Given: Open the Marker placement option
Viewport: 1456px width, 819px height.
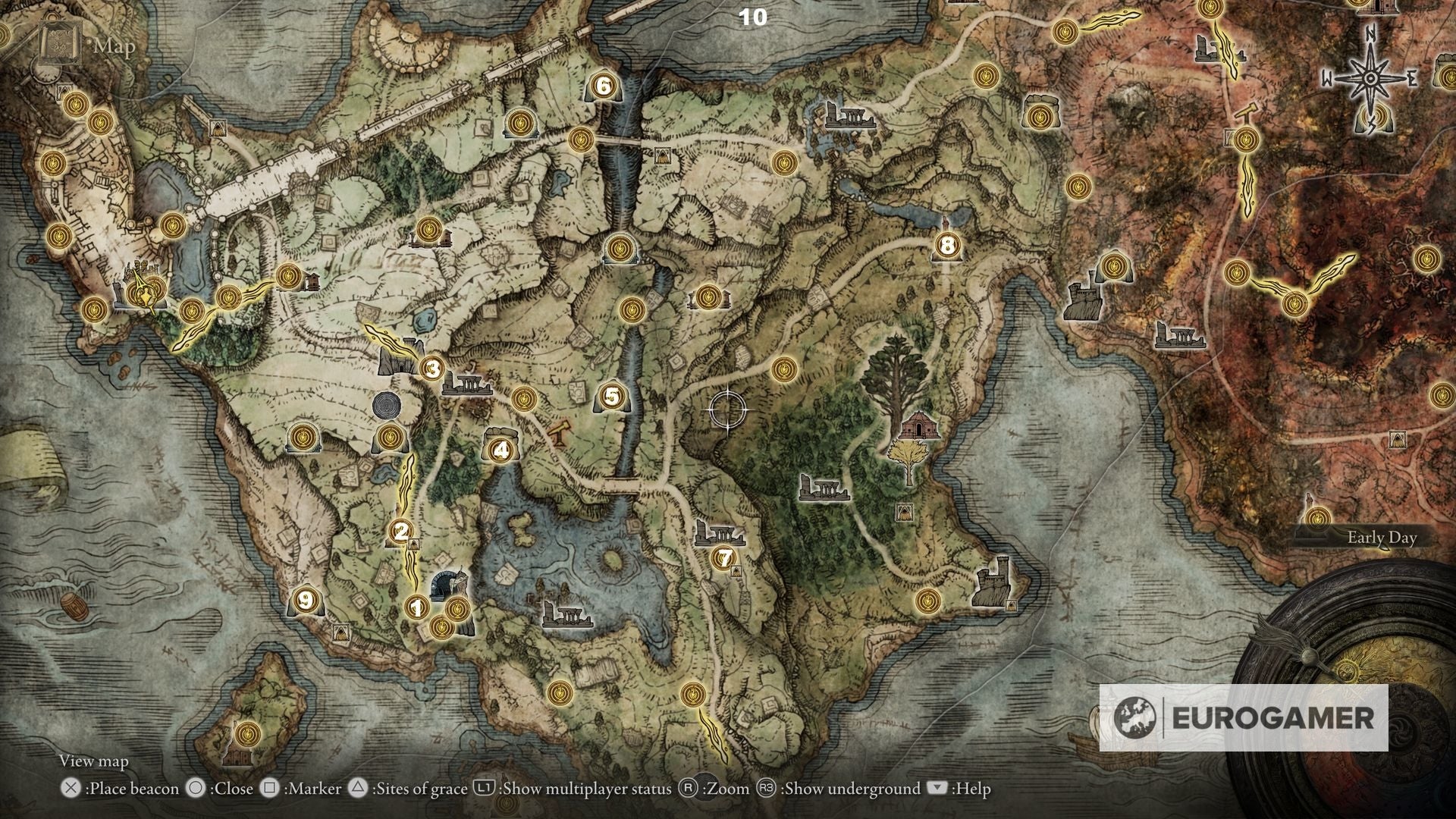Looking at the screenshot, I should [x=296, y=788].
